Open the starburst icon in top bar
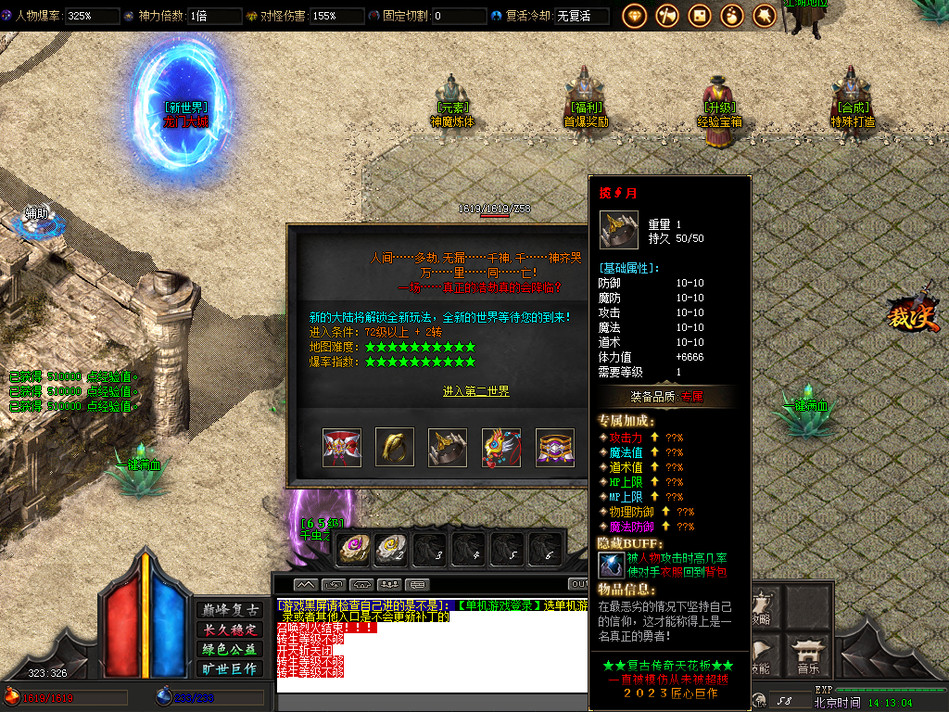949x712 pixels. coord(764,16)
